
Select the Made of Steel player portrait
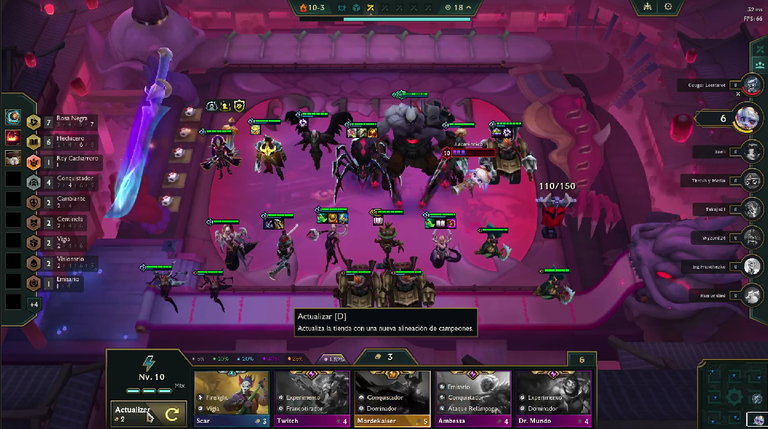coord(751,294)
